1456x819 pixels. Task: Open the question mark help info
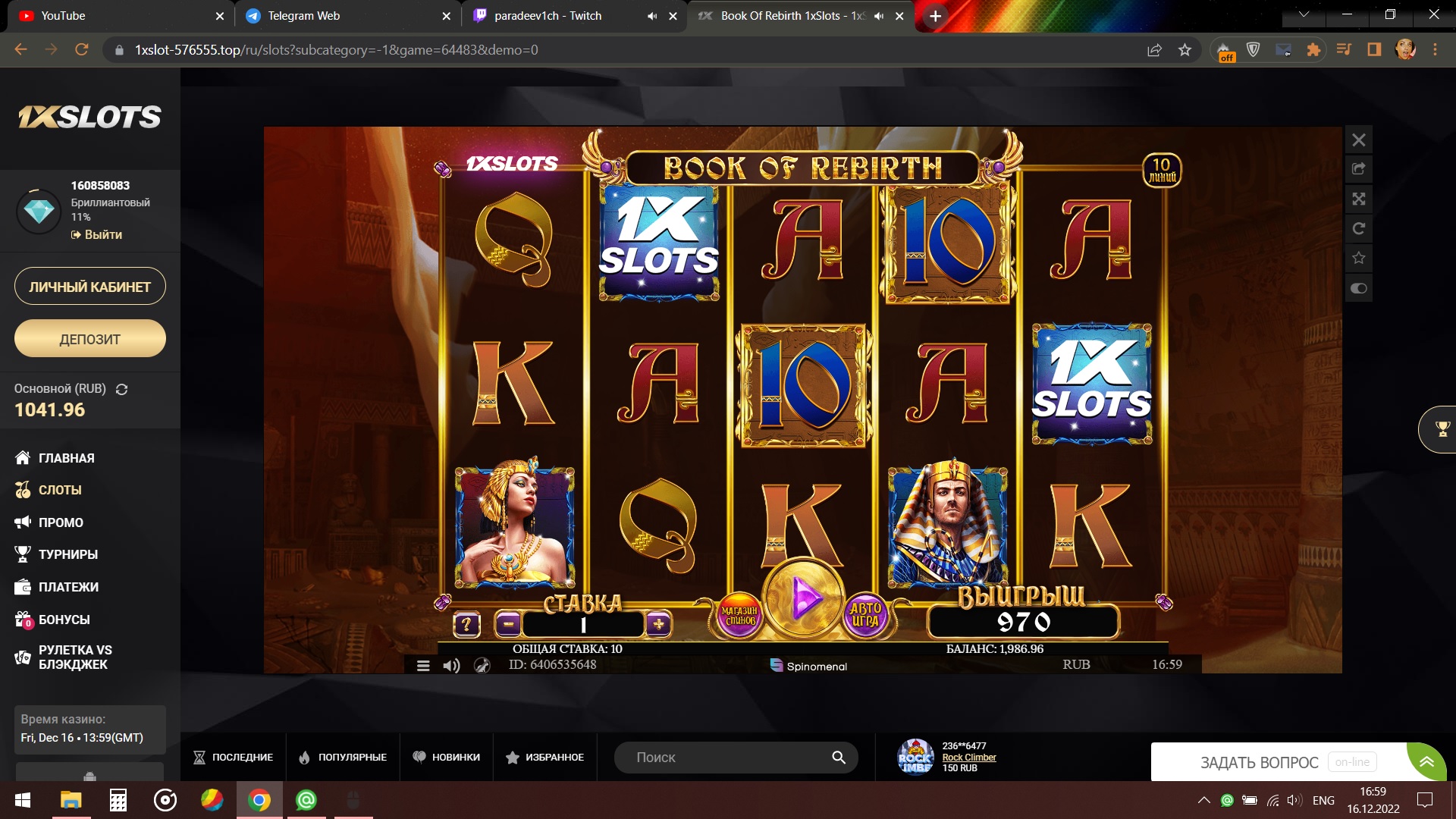466,625
